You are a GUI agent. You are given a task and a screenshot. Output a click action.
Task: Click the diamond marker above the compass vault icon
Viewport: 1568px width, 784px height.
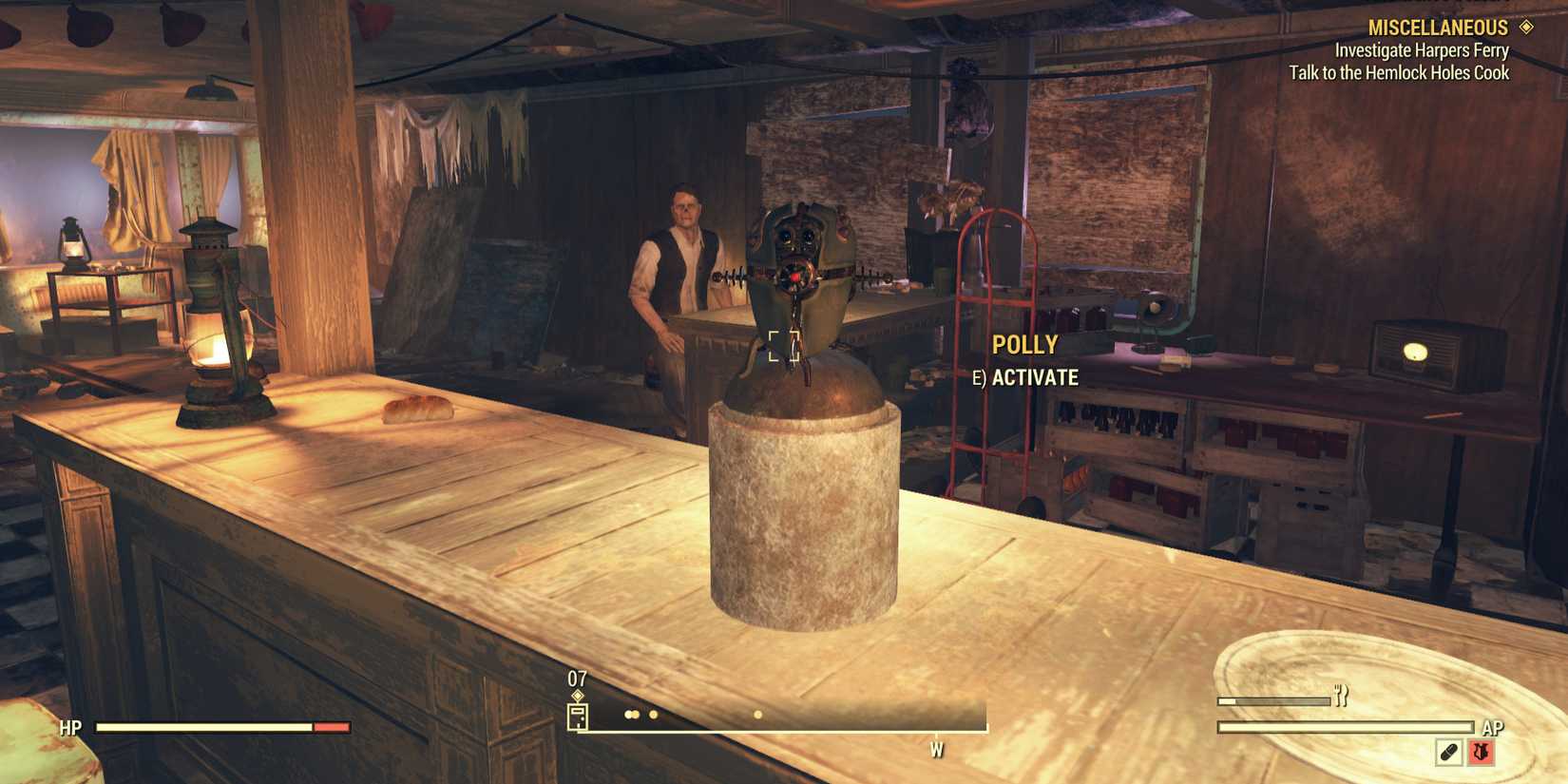pos(578,695)
